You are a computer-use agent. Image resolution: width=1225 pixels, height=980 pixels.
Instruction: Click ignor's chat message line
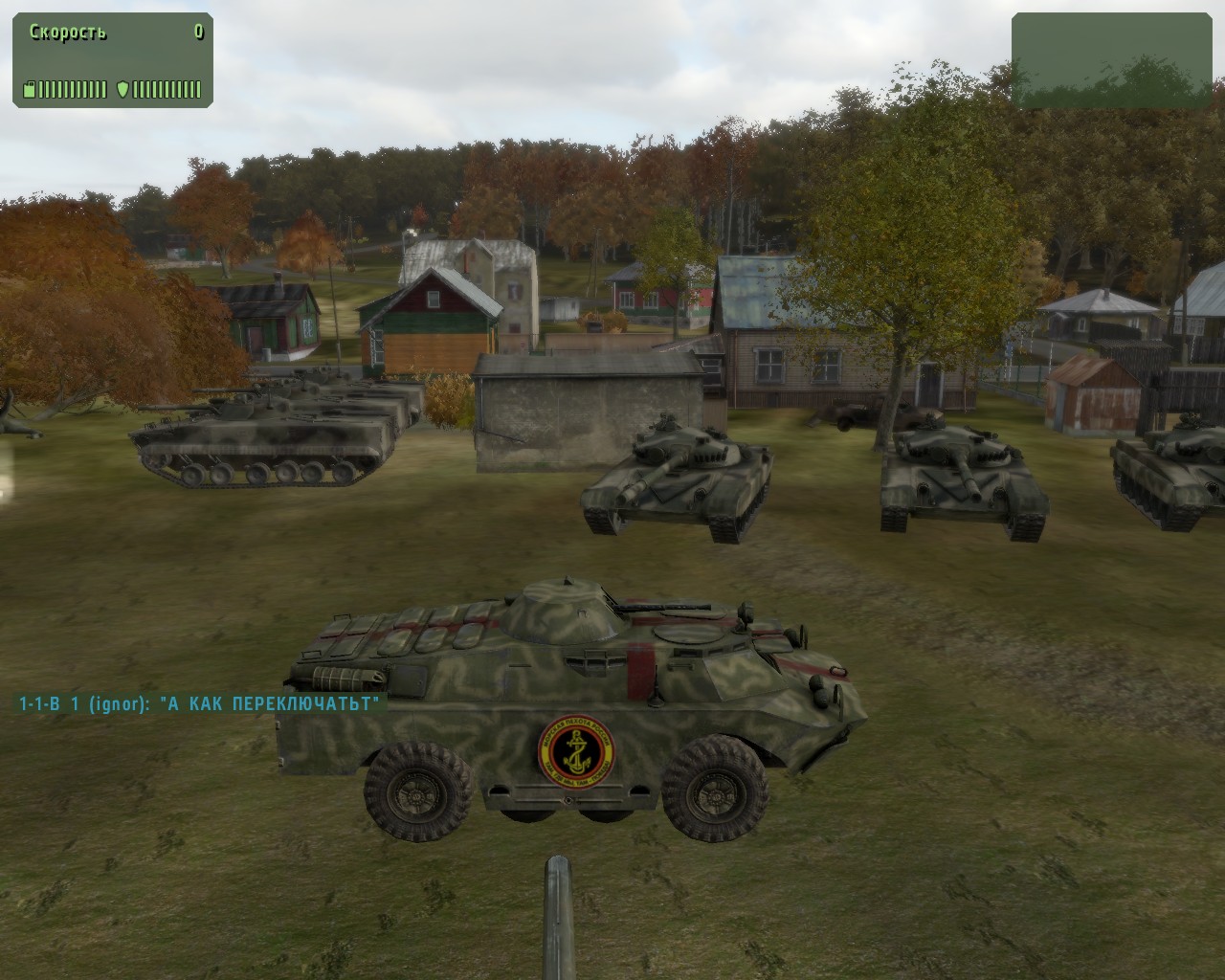[x=199, y=704]
